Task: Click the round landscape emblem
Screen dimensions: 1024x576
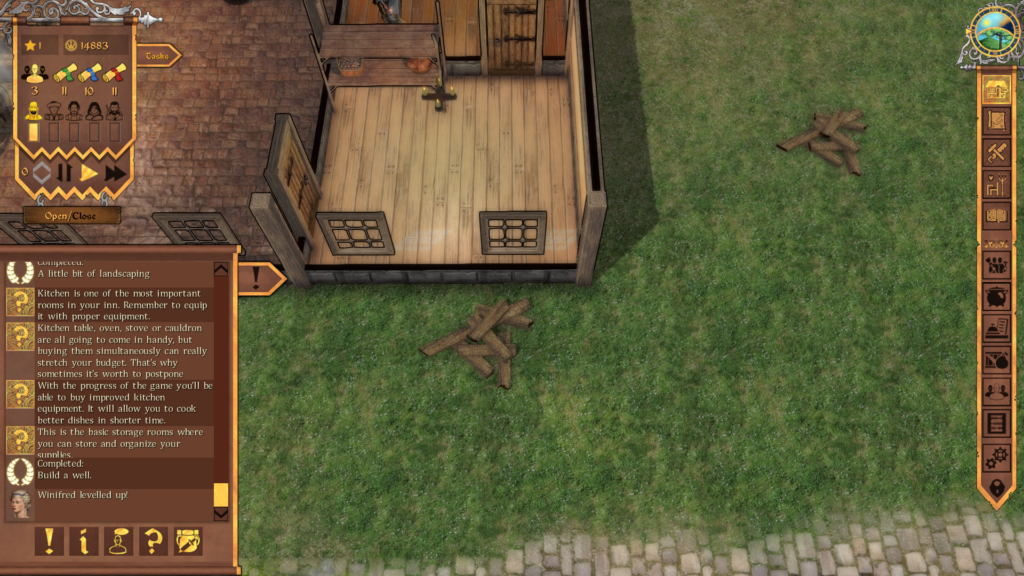Action: pyautogui.click(x=994, y=32)
